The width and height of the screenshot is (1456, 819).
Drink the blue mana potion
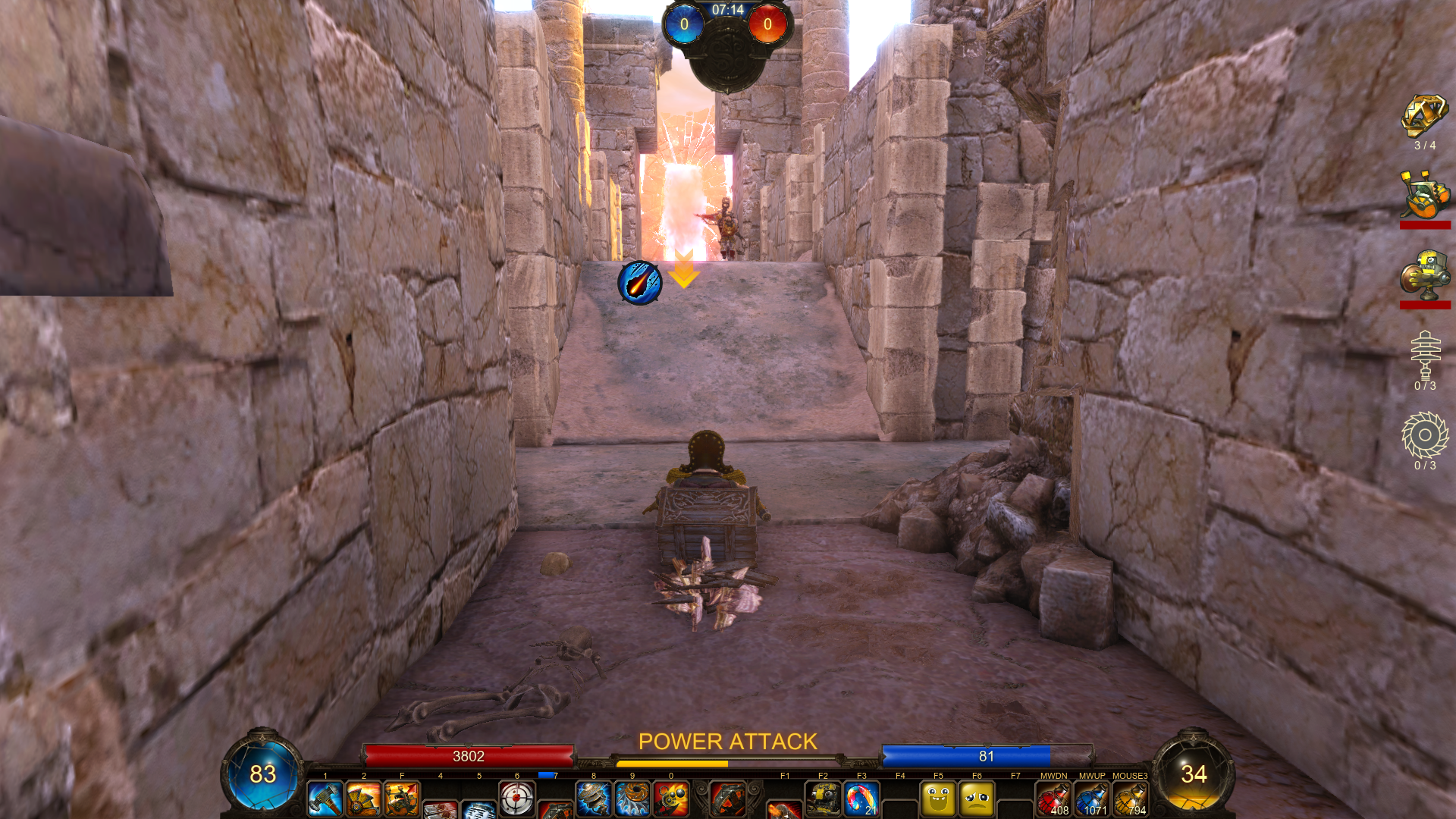pos(1092,799)
